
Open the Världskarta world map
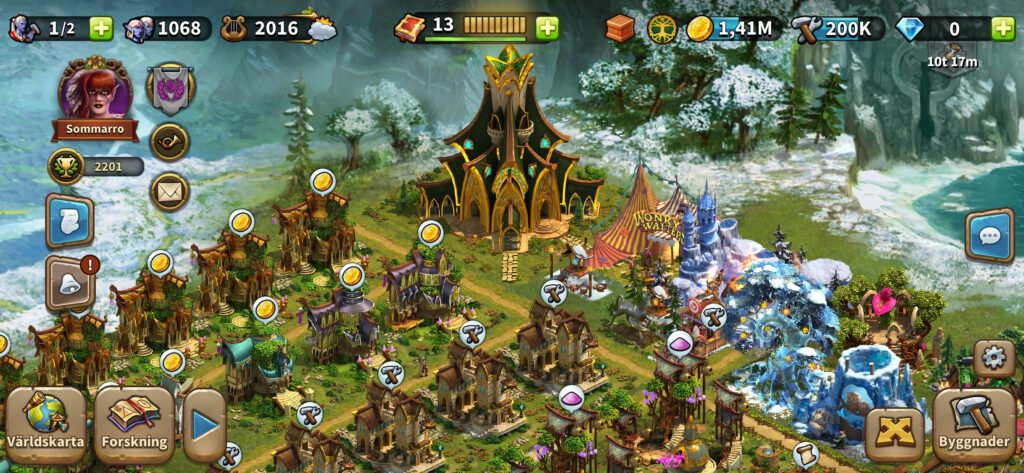coord(46,424)
